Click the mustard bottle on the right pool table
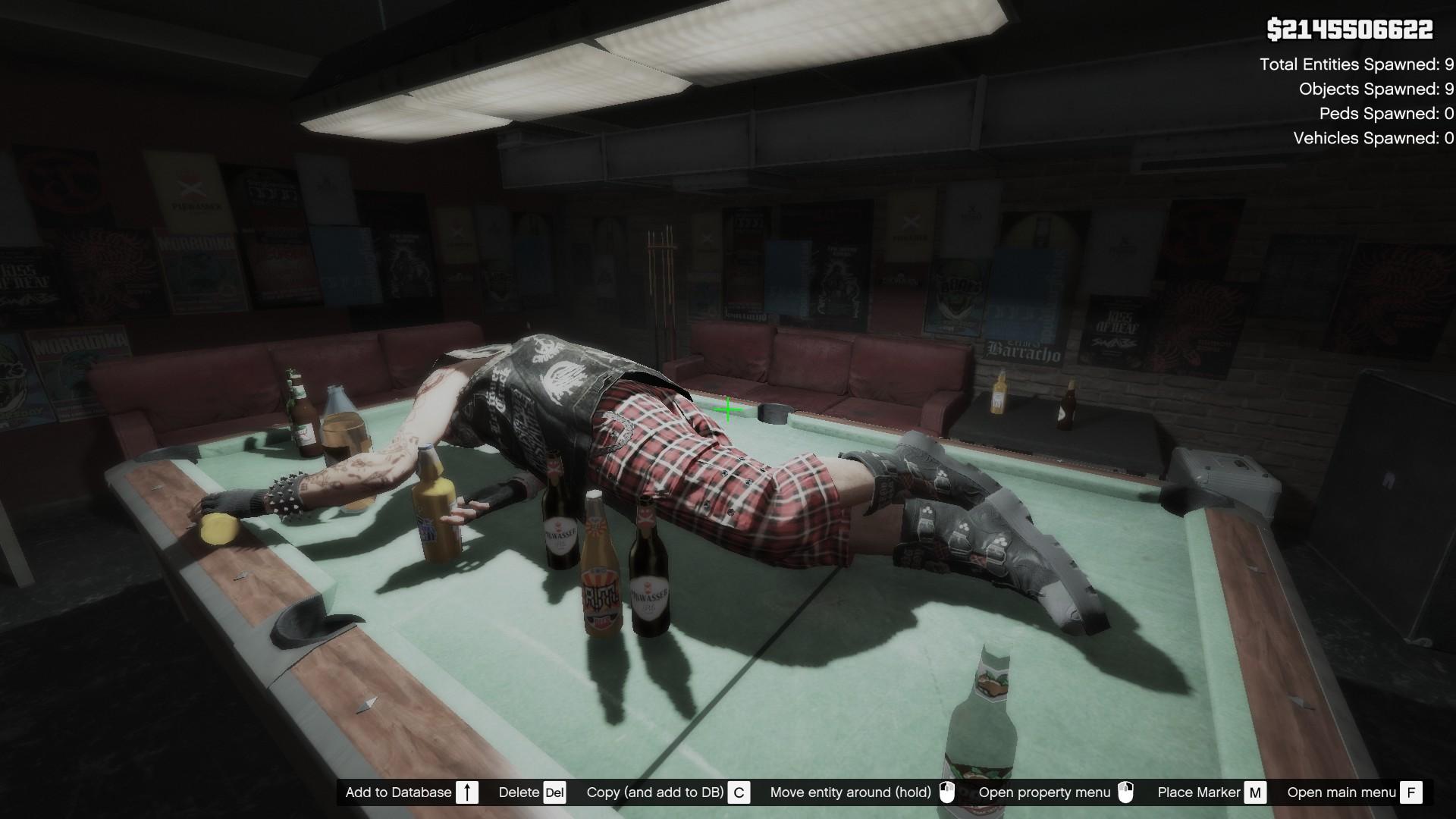The width and height of the screenshot is (1456, 819). (999, 394)
